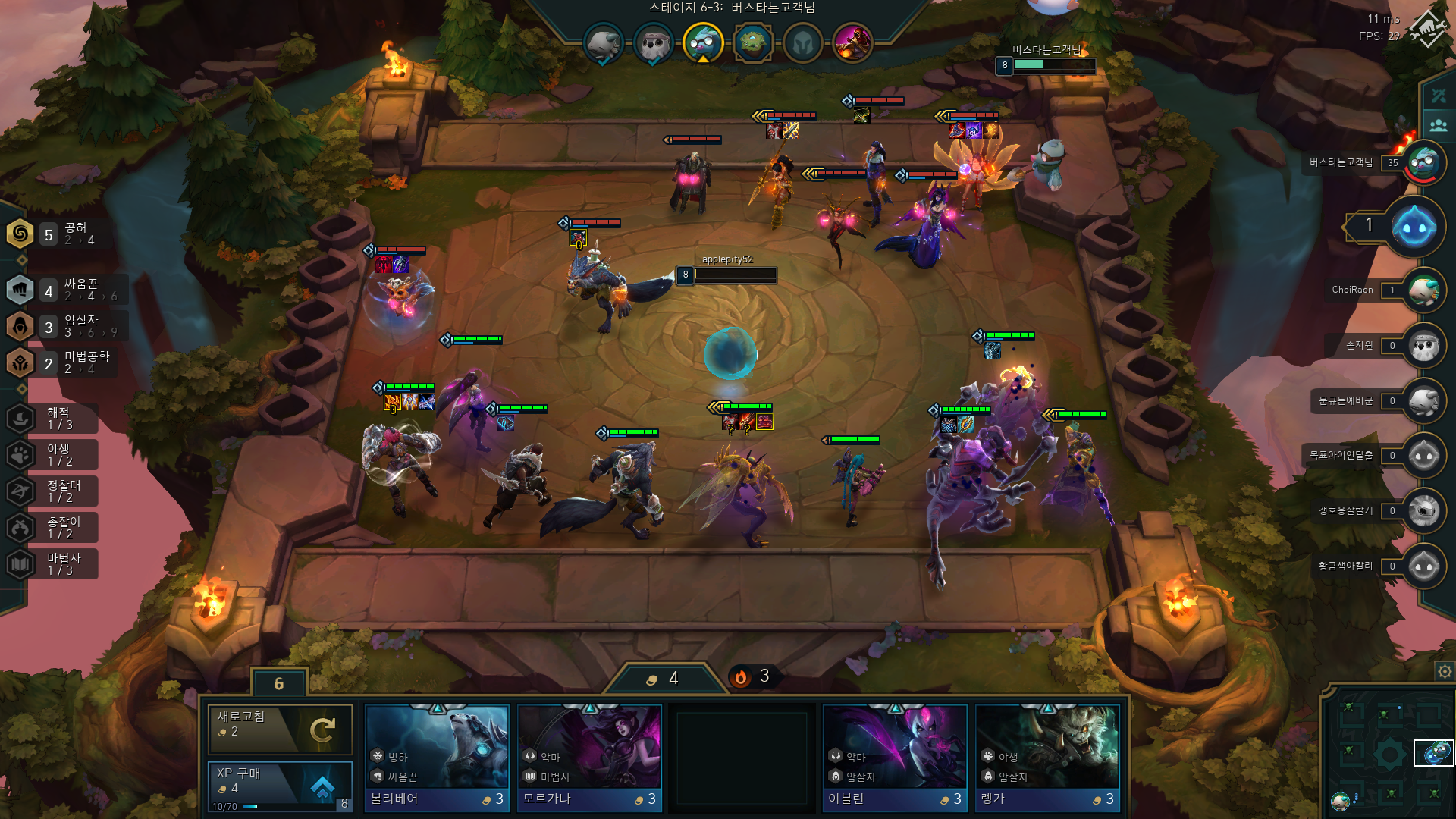Image resolution: width=1456 pixels, height=819 pixels.
Task: Click the 새로고침 shop refresh button
Action: click(280, 730)
